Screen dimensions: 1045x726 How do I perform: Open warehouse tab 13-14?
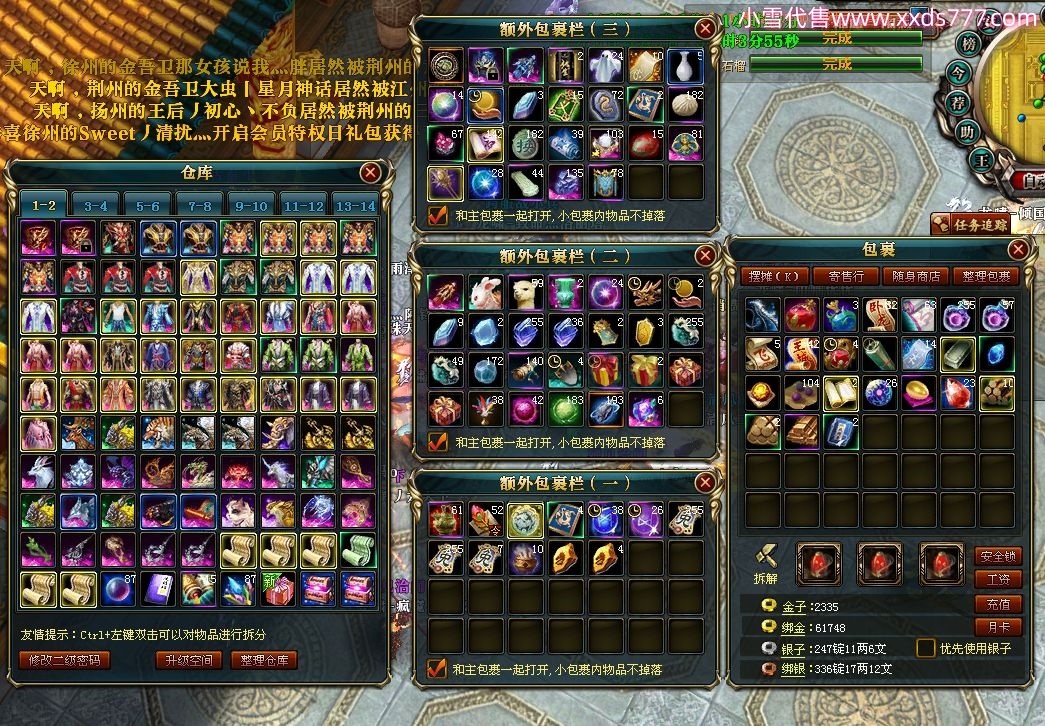(355, 205)
